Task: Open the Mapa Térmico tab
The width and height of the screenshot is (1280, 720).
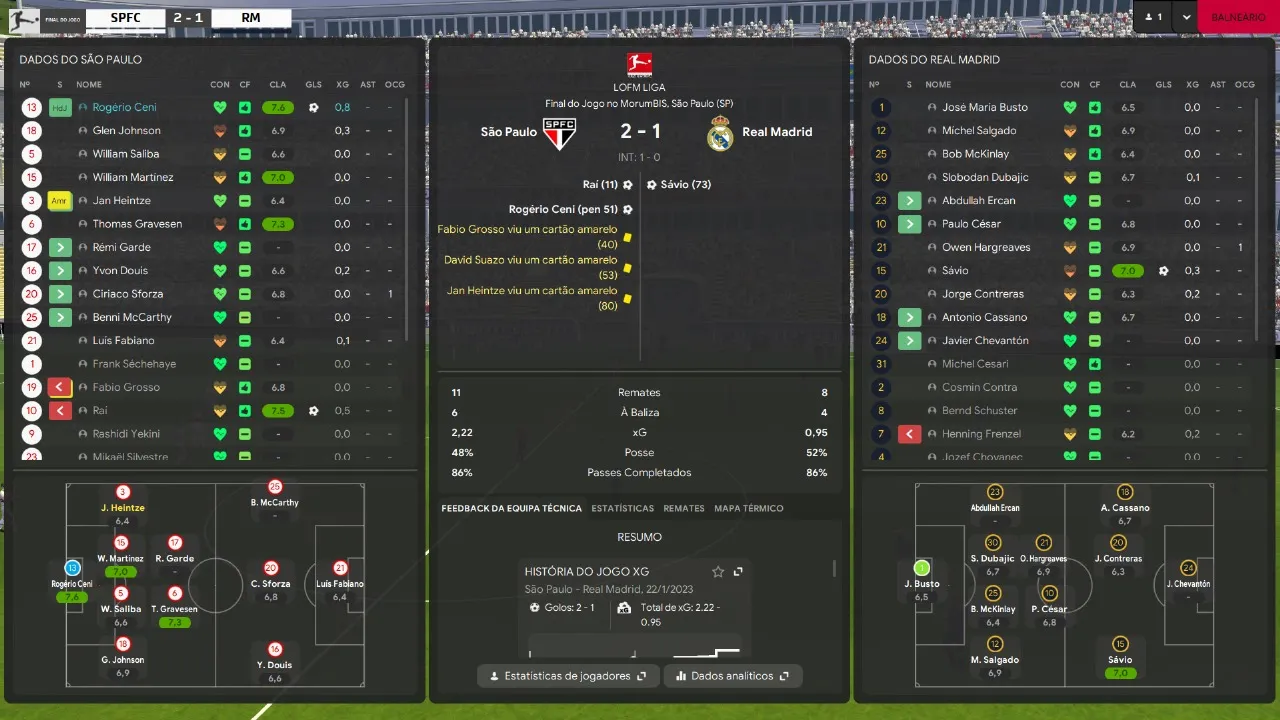Action: pos(748,508)
